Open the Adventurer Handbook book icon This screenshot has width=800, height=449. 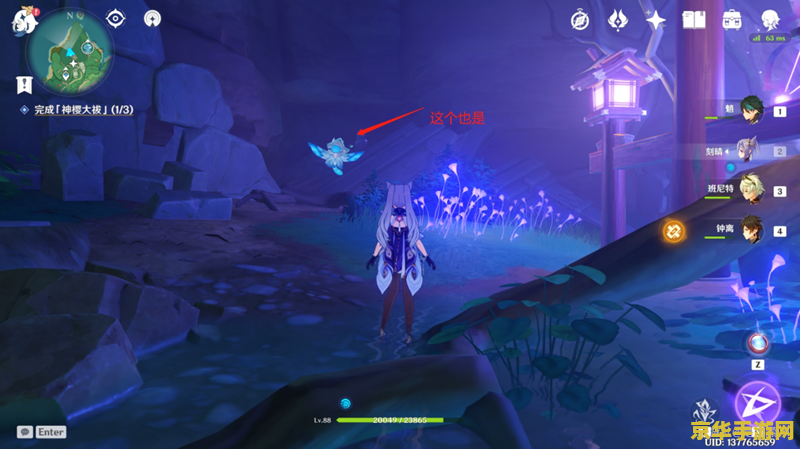(x=694, y=20)
